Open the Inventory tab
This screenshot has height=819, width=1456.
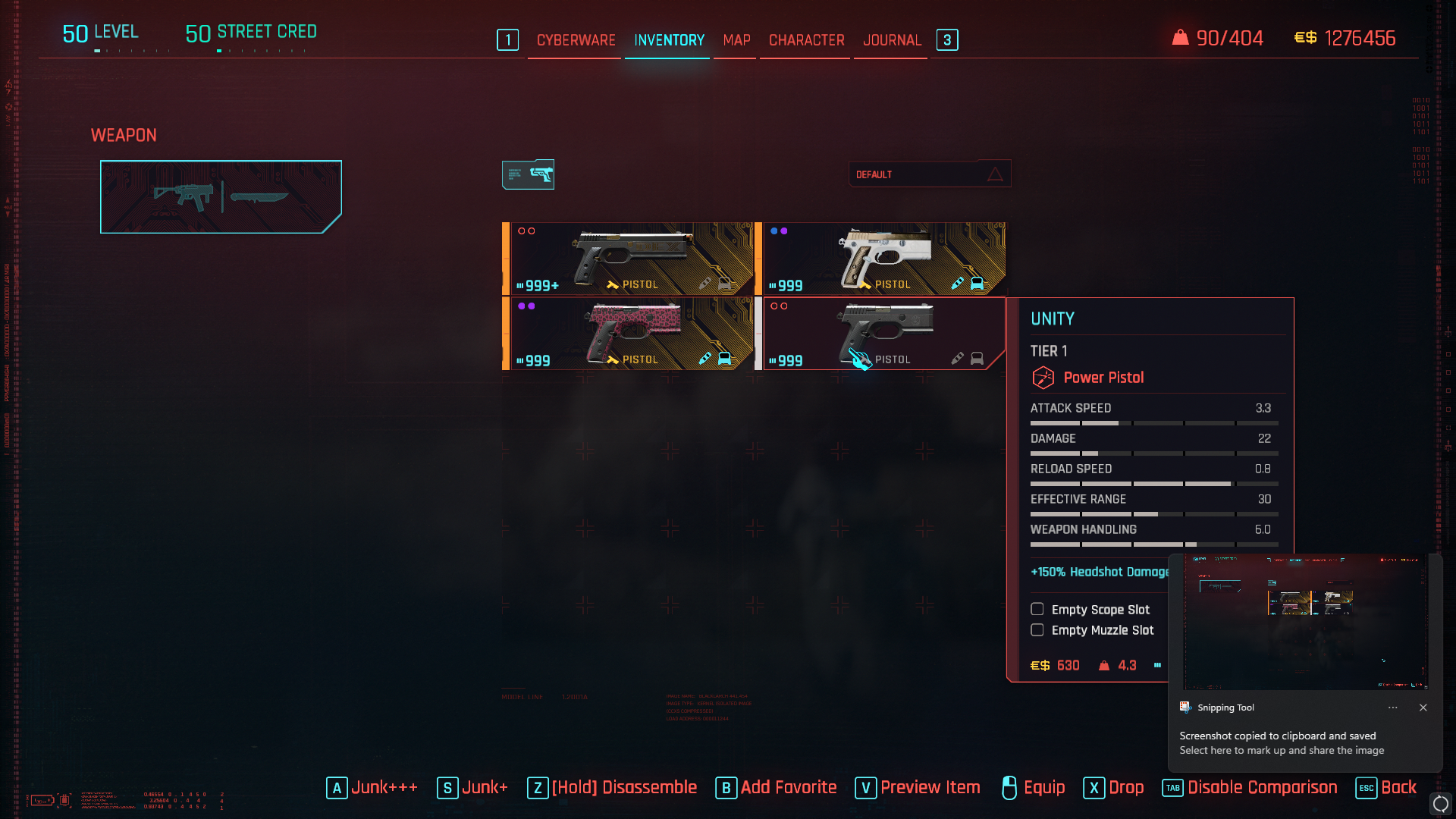[669, 40]
